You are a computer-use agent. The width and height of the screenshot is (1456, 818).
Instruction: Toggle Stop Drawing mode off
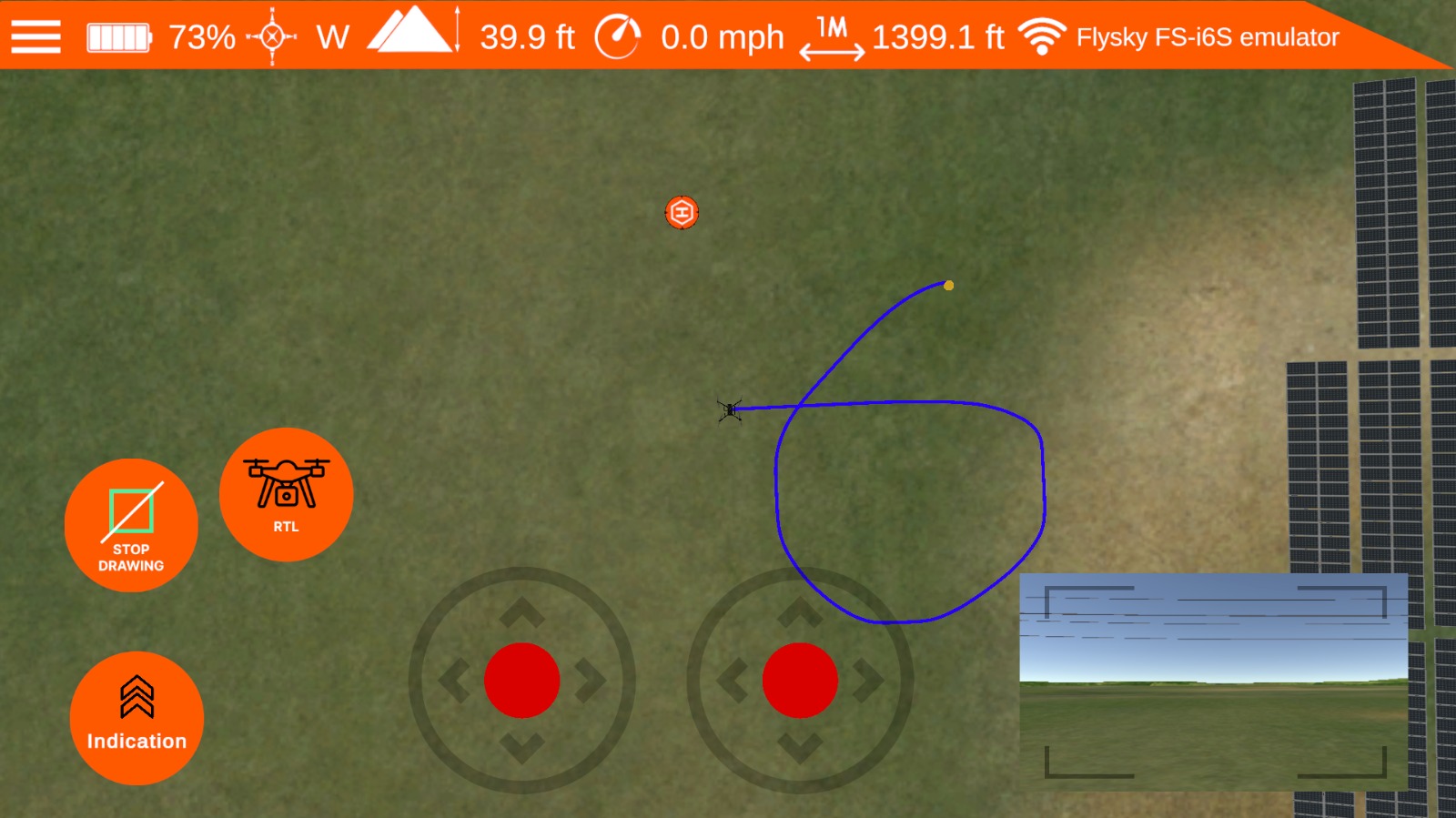pos(131,524)
